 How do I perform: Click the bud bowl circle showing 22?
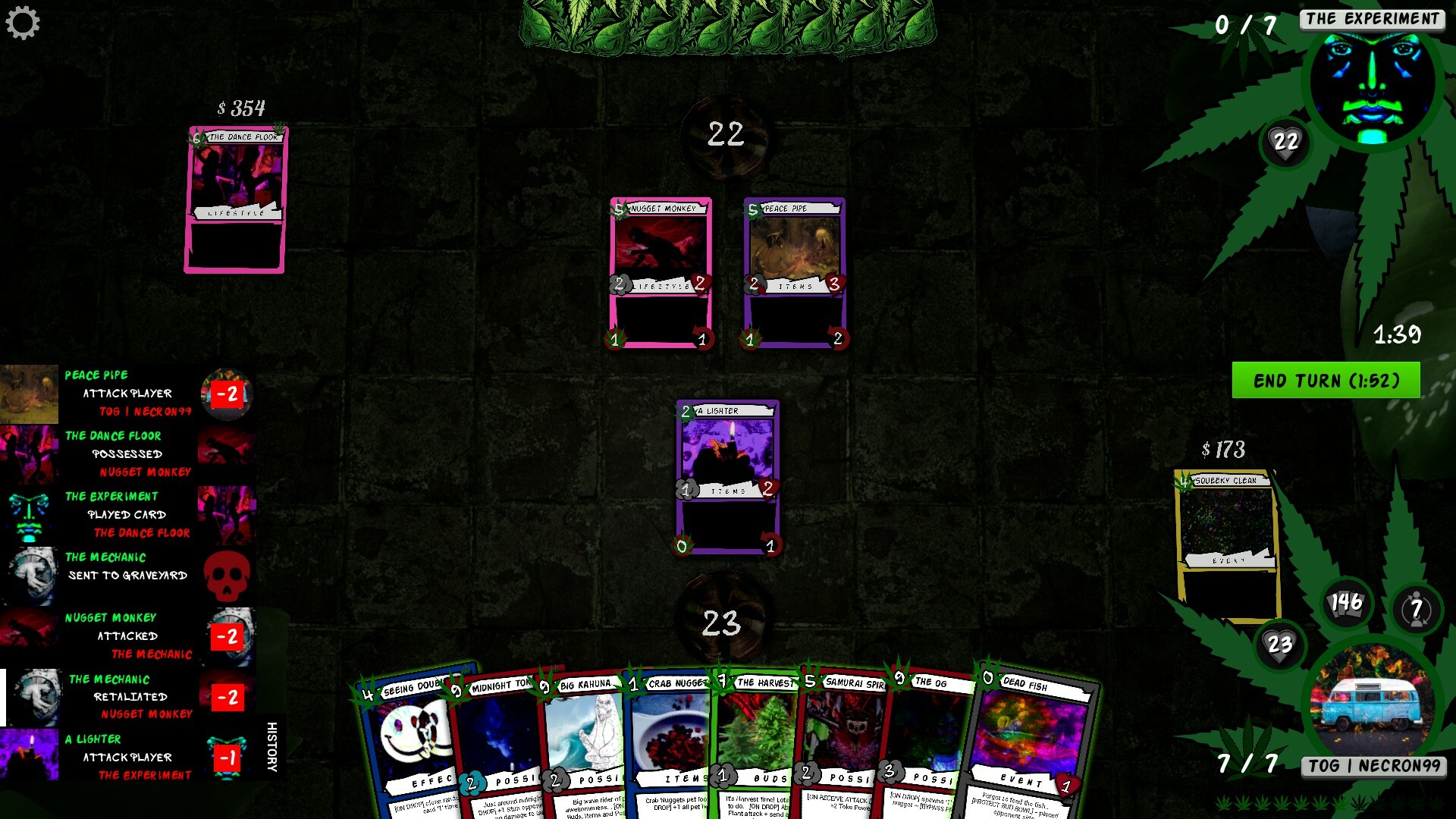[725, 136]
